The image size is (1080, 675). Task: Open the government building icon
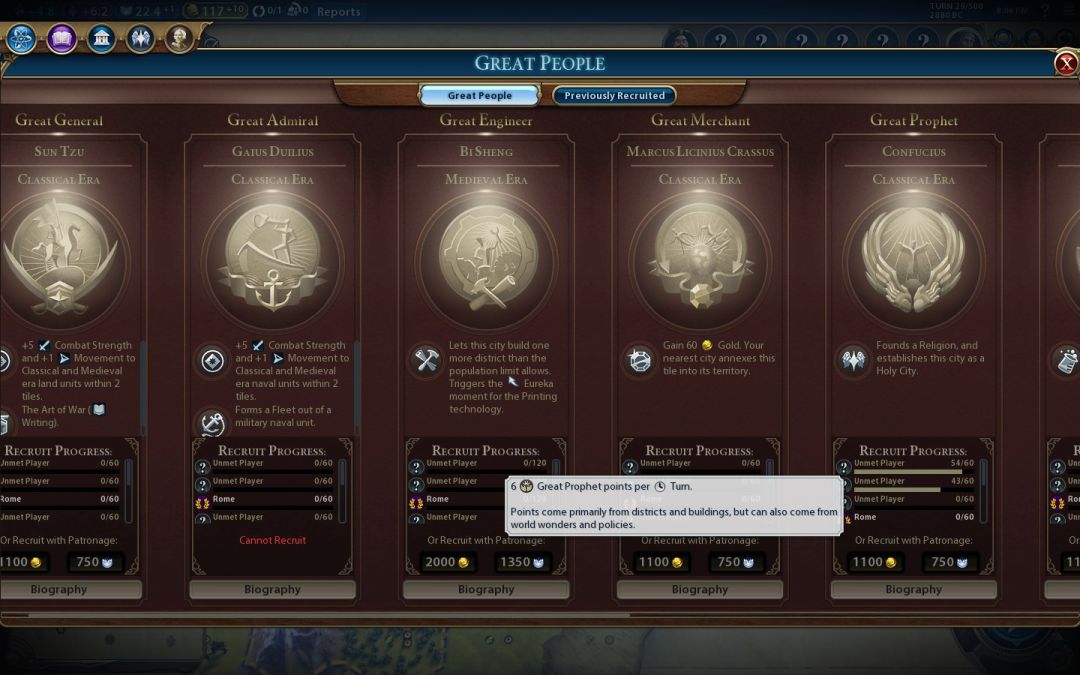[101, 39]
